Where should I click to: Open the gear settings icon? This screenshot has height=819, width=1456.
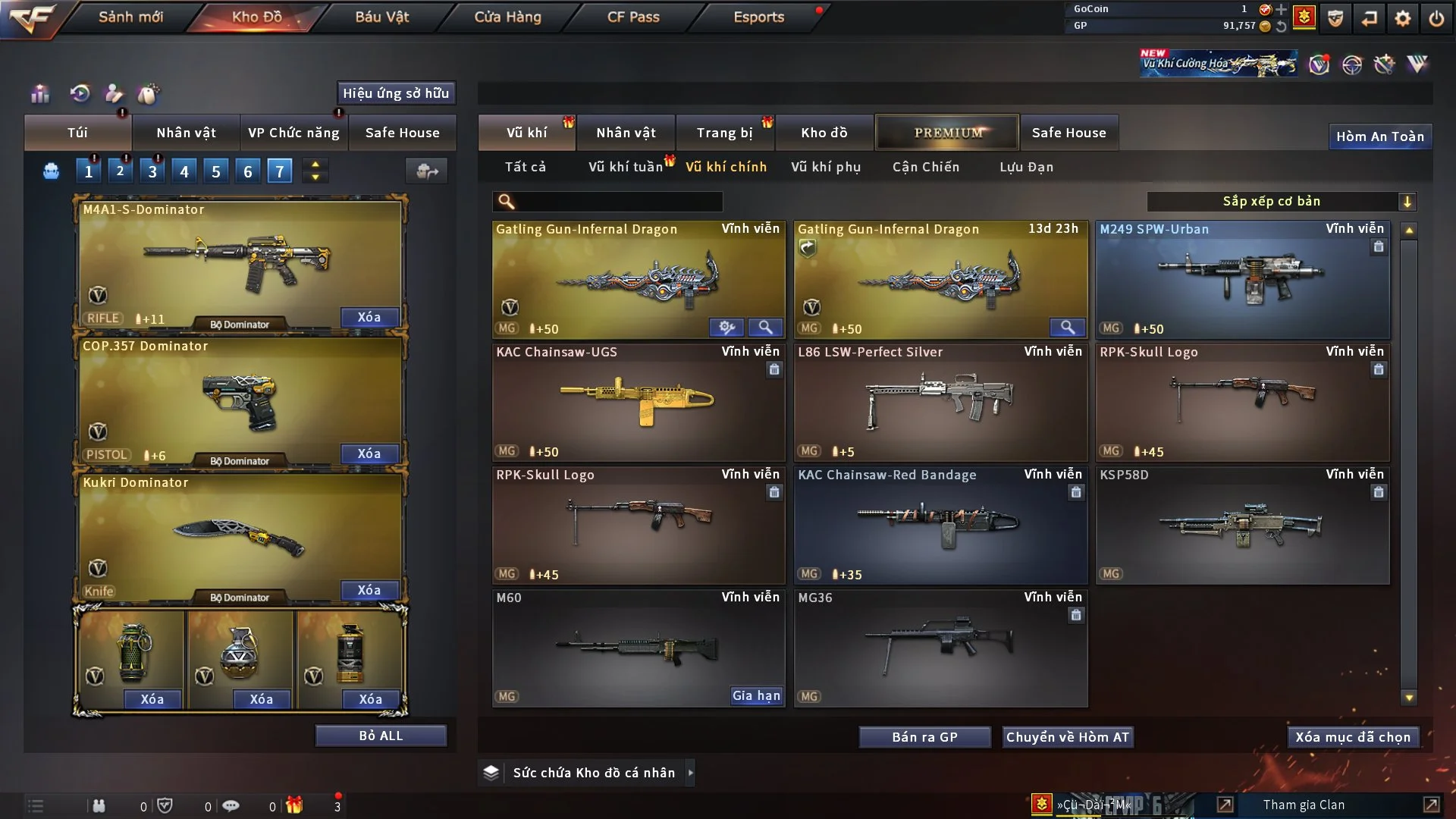pyautogui.click(x=1402, y=18)
